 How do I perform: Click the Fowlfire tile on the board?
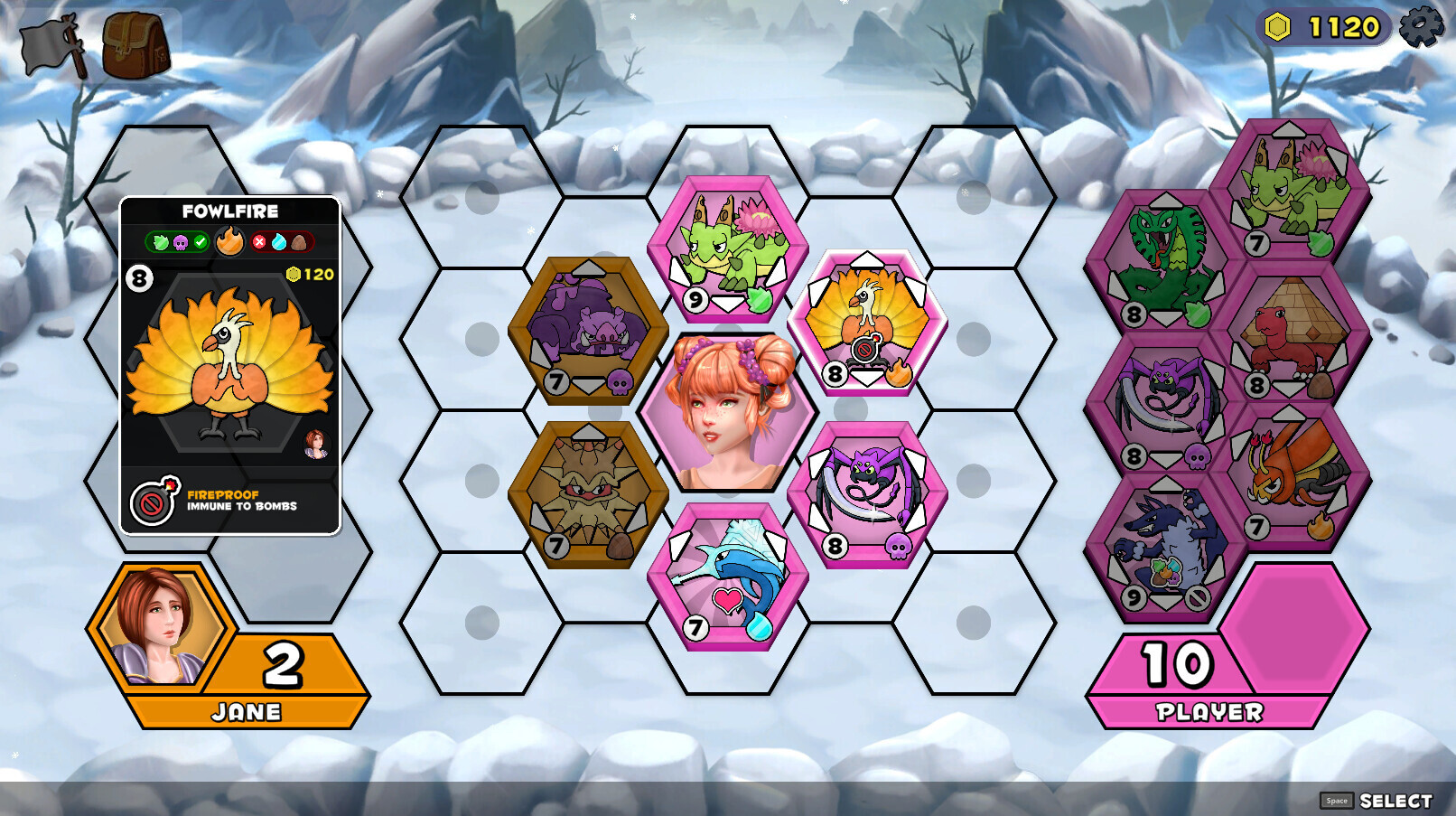click(866, 323)
